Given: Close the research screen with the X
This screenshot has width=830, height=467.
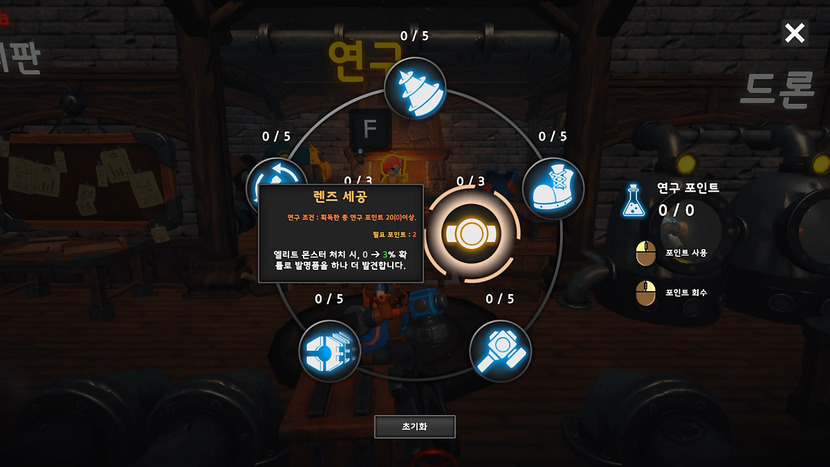Looking at the screenshot, I should [x=794, y=34].
